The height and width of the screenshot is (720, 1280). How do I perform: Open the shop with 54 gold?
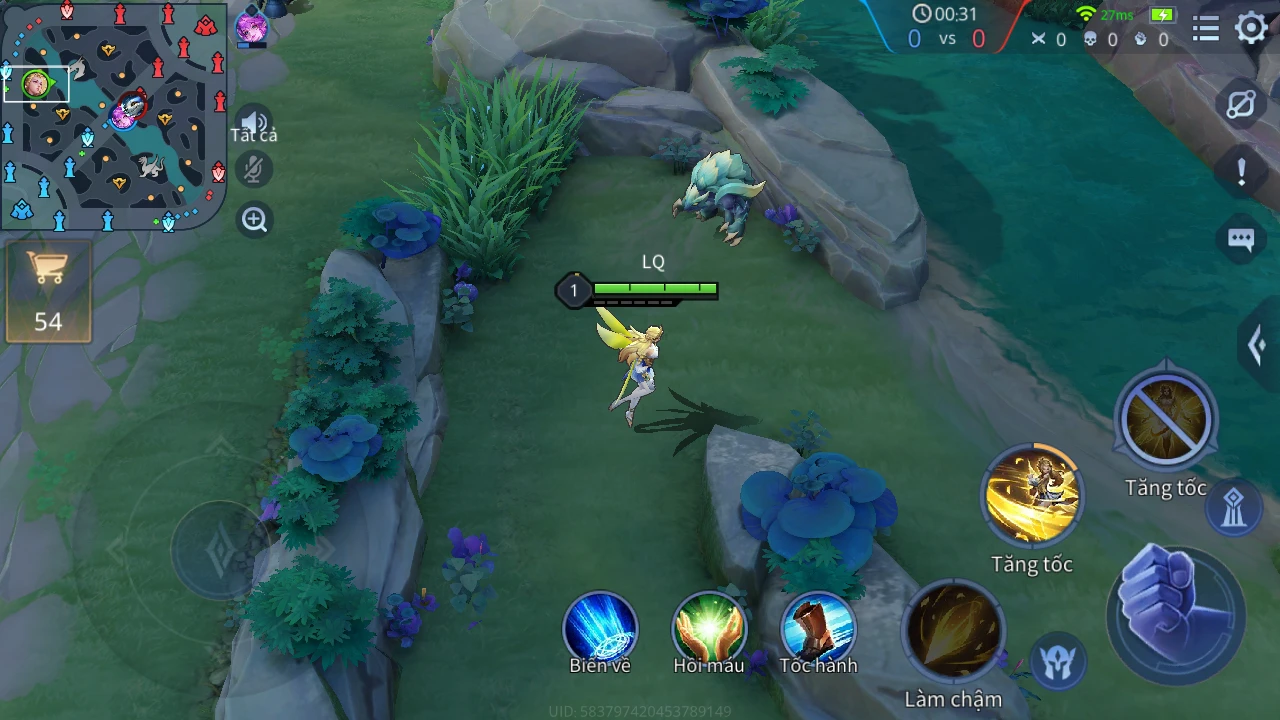48,291
